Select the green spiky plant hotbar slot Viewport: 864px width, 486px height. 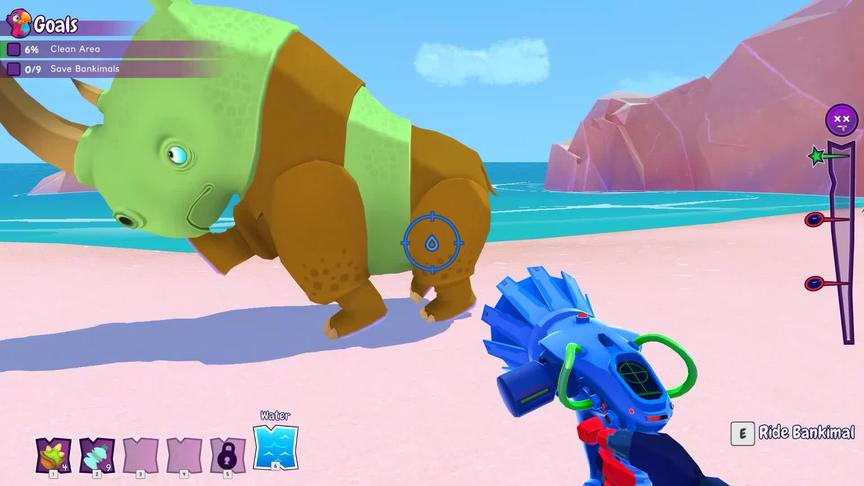click(x=51, y=454)
